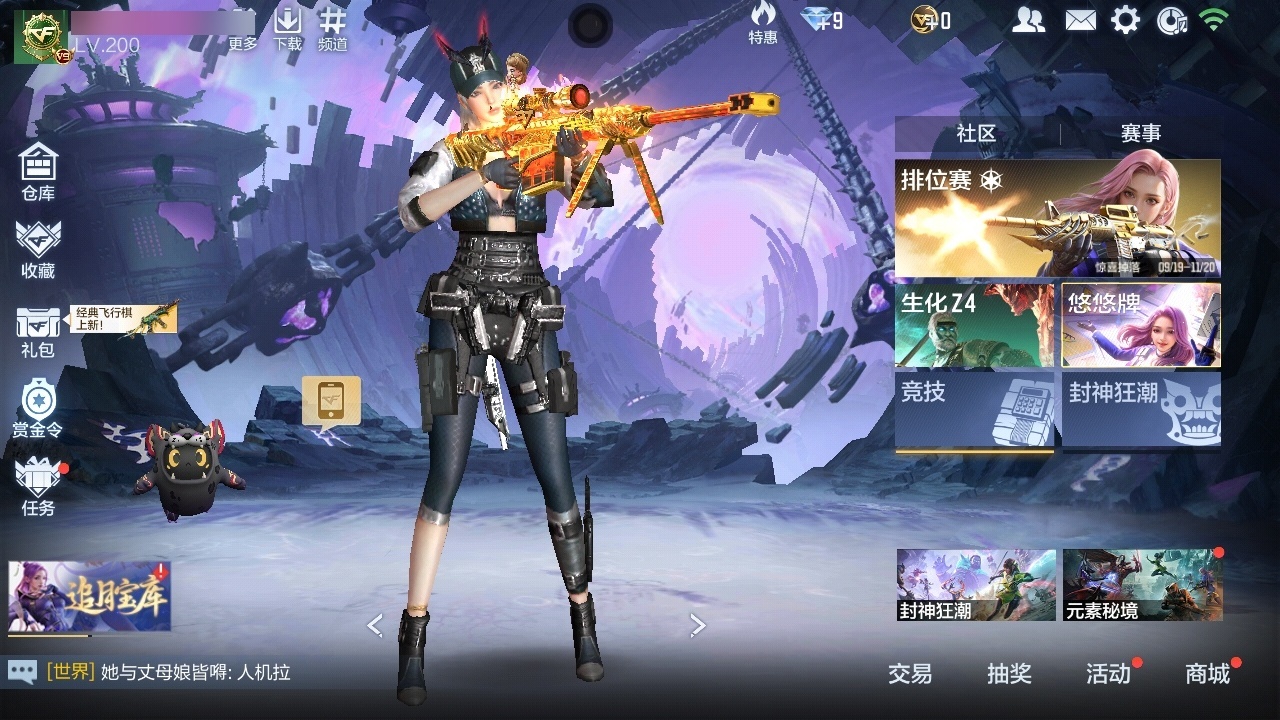Switch to the 赛事 tournament tab

click(1141, 133)
